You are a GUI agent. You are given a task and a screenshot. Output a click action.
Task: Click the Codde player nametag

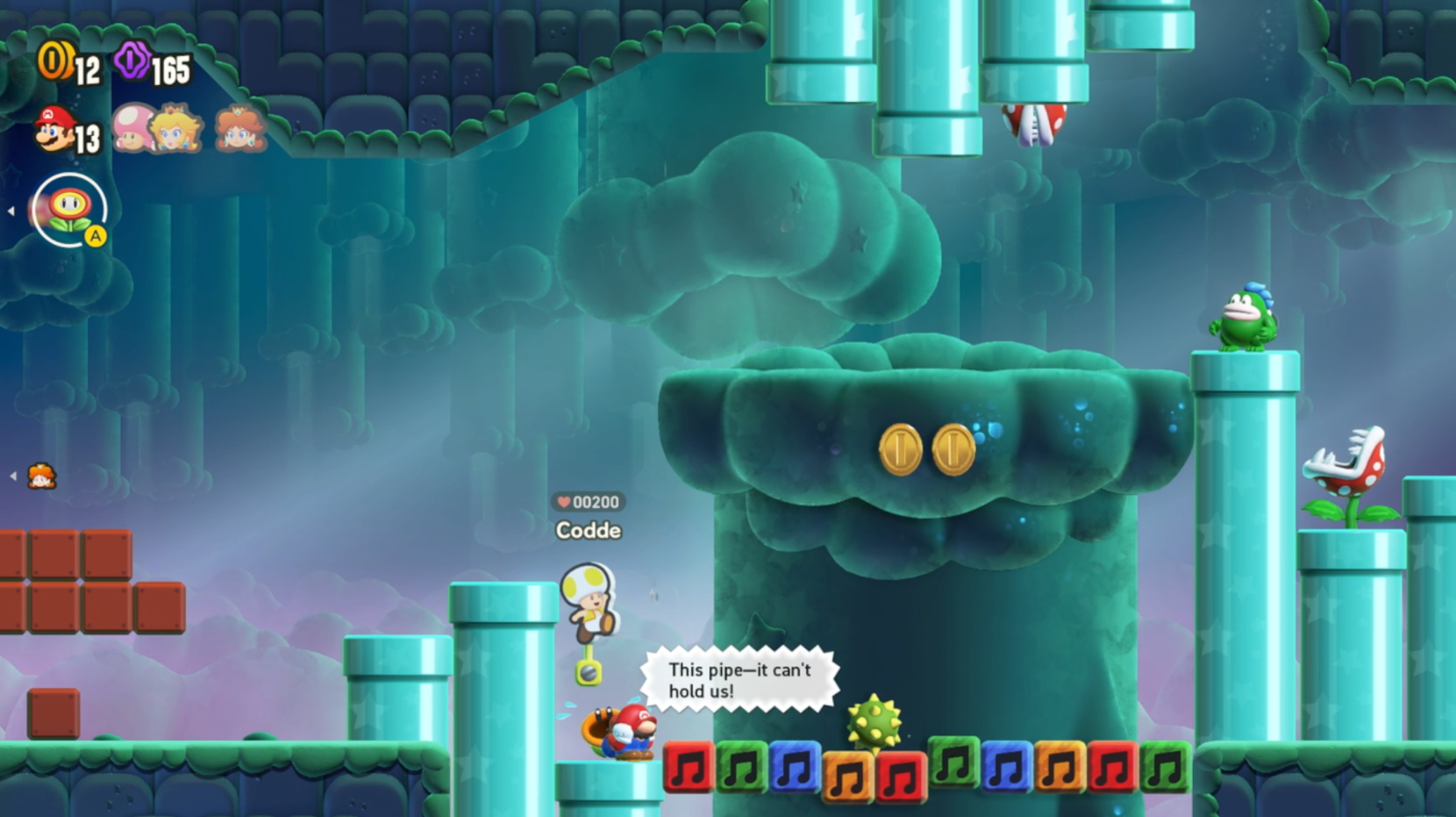[x=589, y=530]
